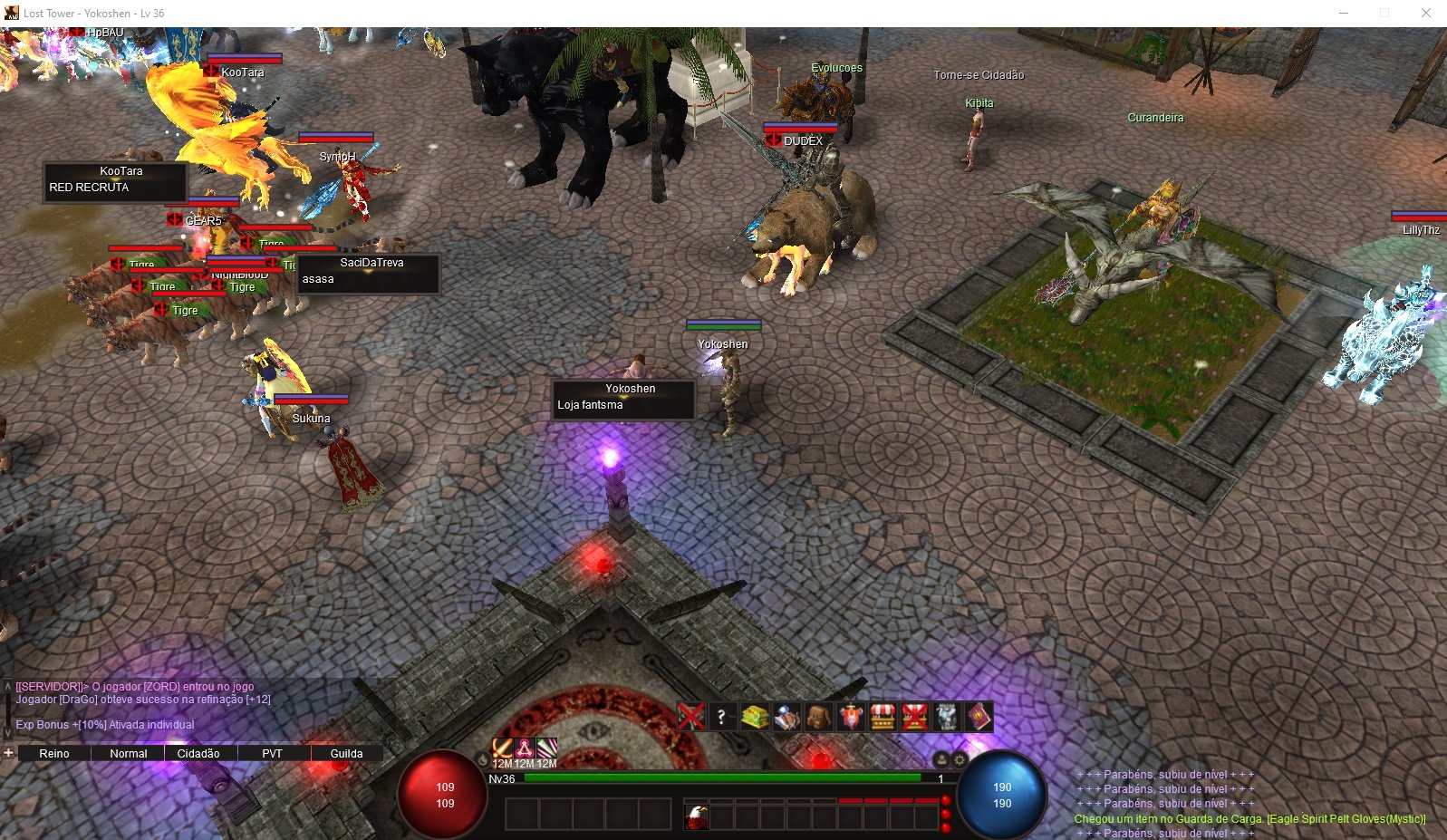Open the gold bars stack icon
Viewport: 1447px width, 840px height.
(x=755, y=717)
